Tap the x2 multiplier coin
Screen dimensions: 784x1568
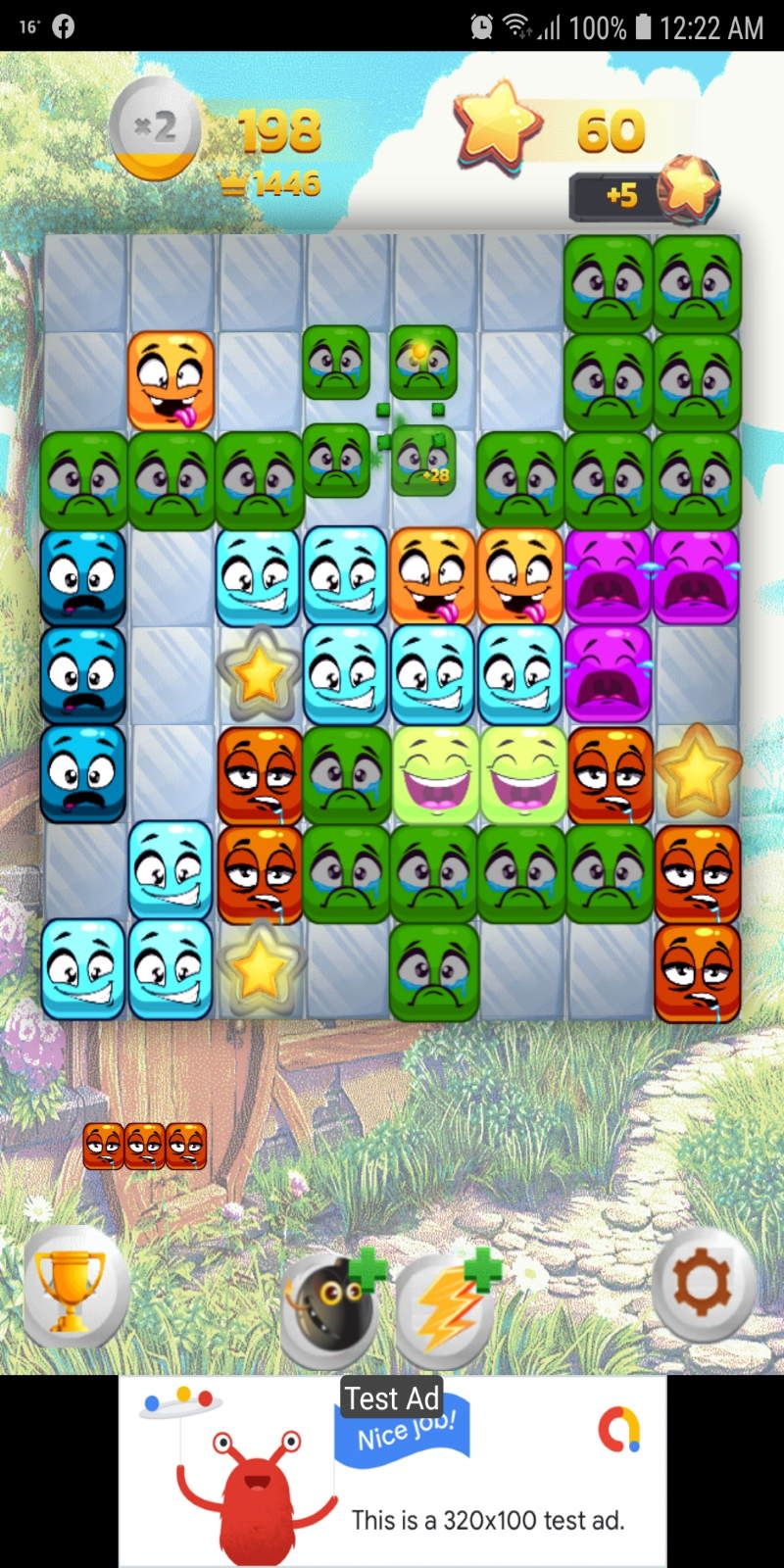(x=155, y=131)
